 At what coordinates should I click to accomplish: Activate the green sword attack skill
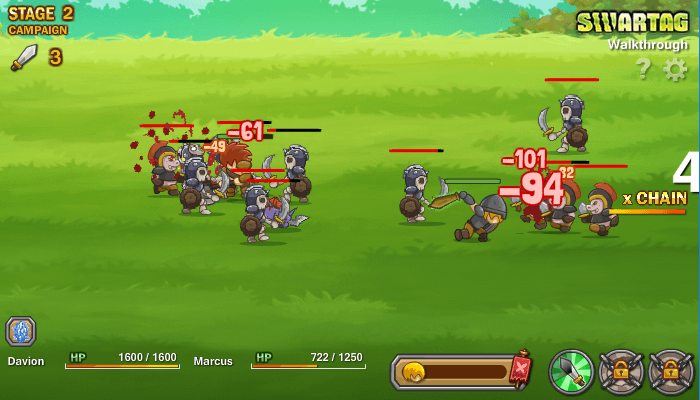[x=571, y=371]
